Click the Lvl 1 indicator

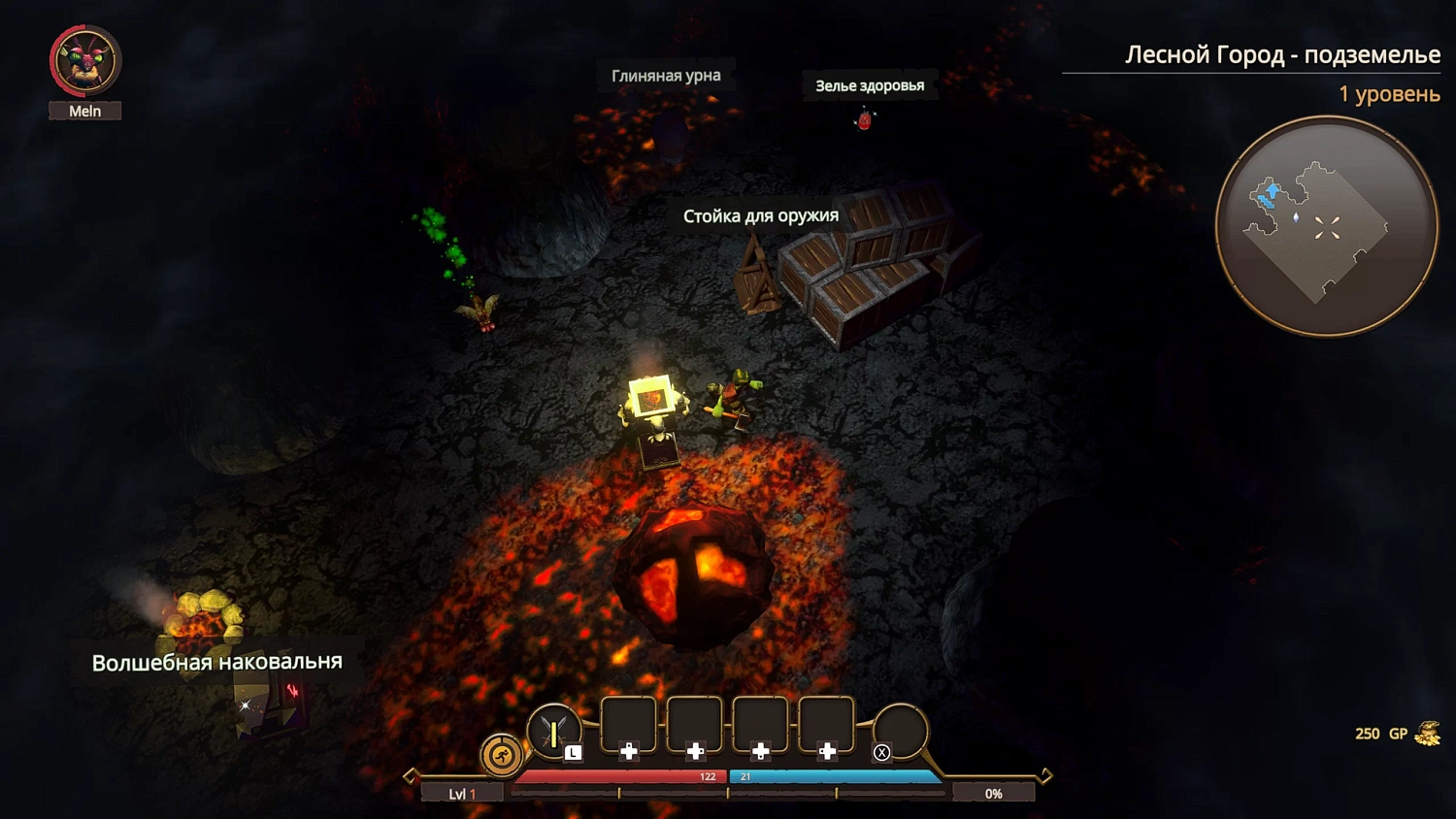click(461, 793)
